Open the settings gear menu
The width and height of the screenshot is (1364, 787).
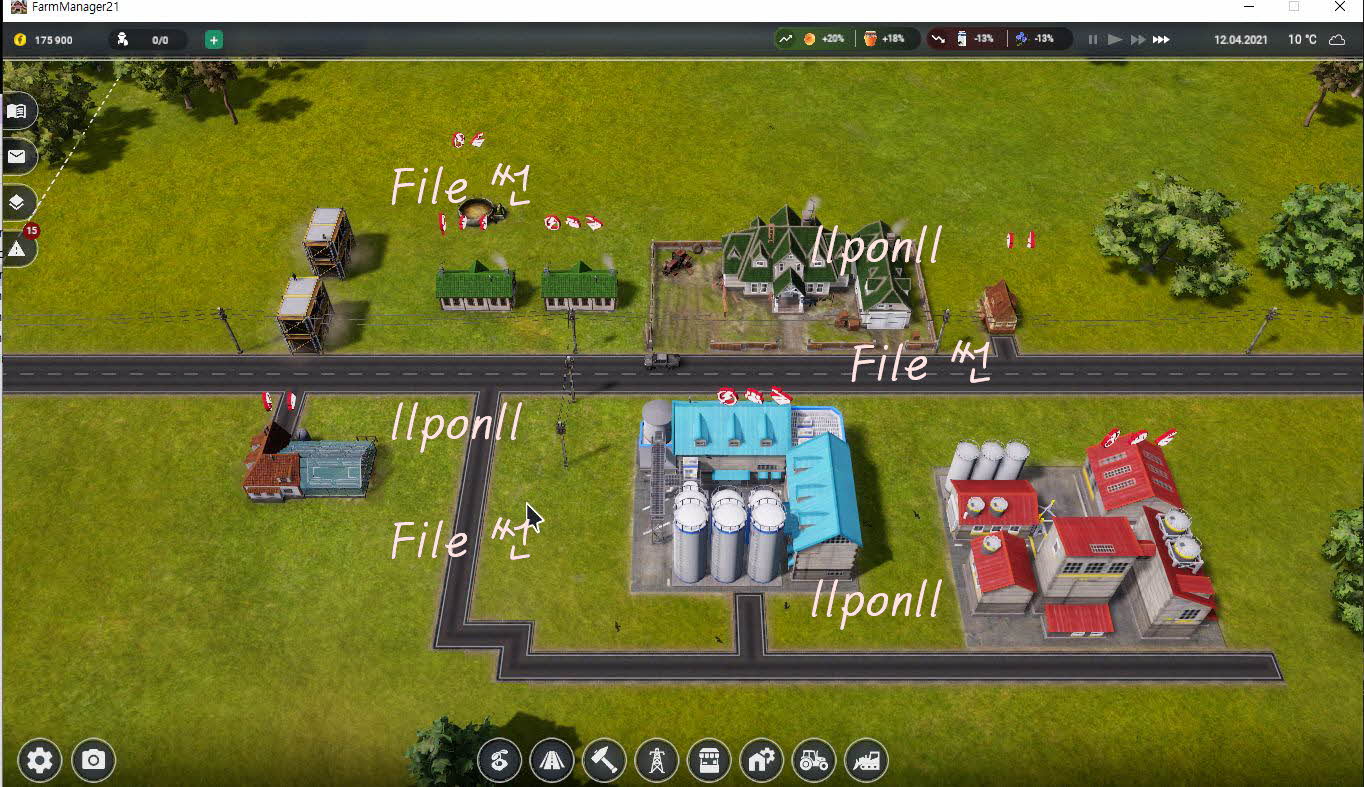click(40, 761)
